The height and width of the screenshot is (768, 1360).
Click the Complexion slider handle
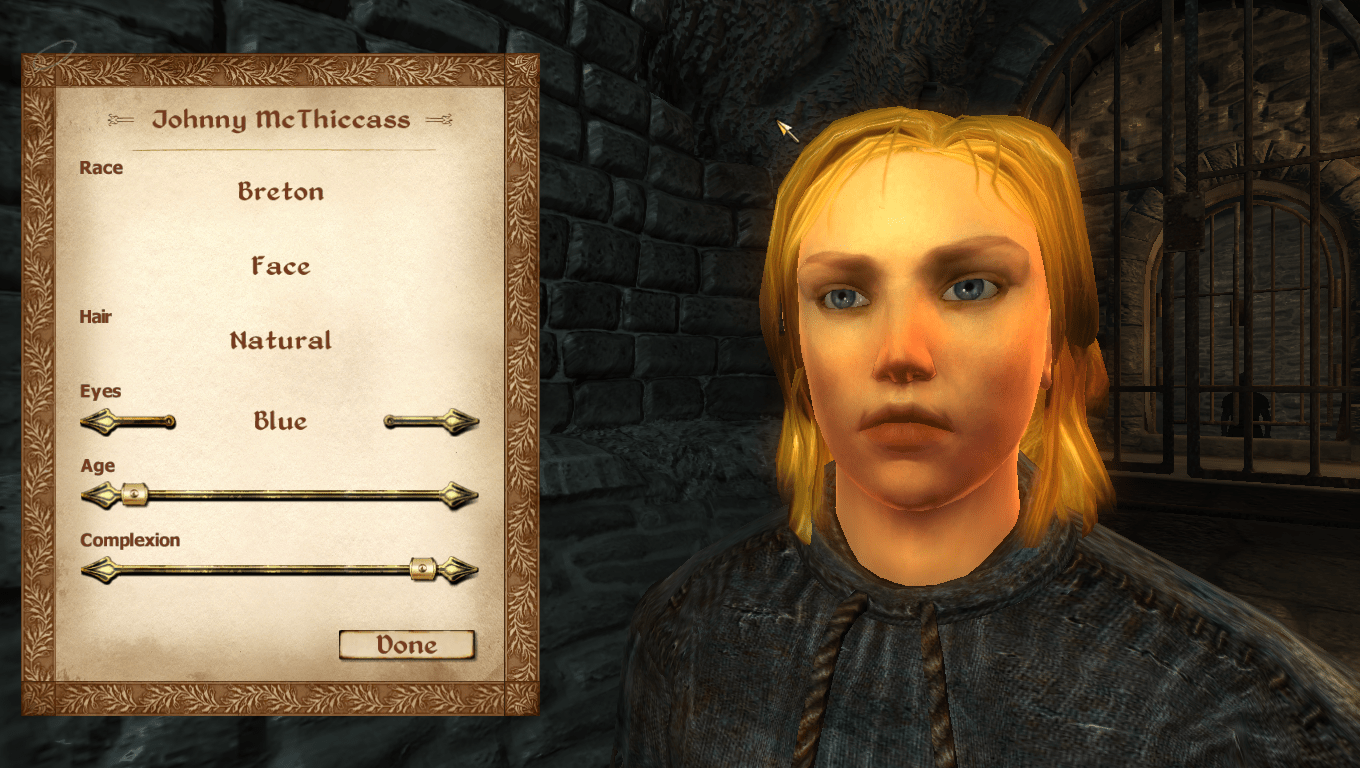(x=424, y=570)
